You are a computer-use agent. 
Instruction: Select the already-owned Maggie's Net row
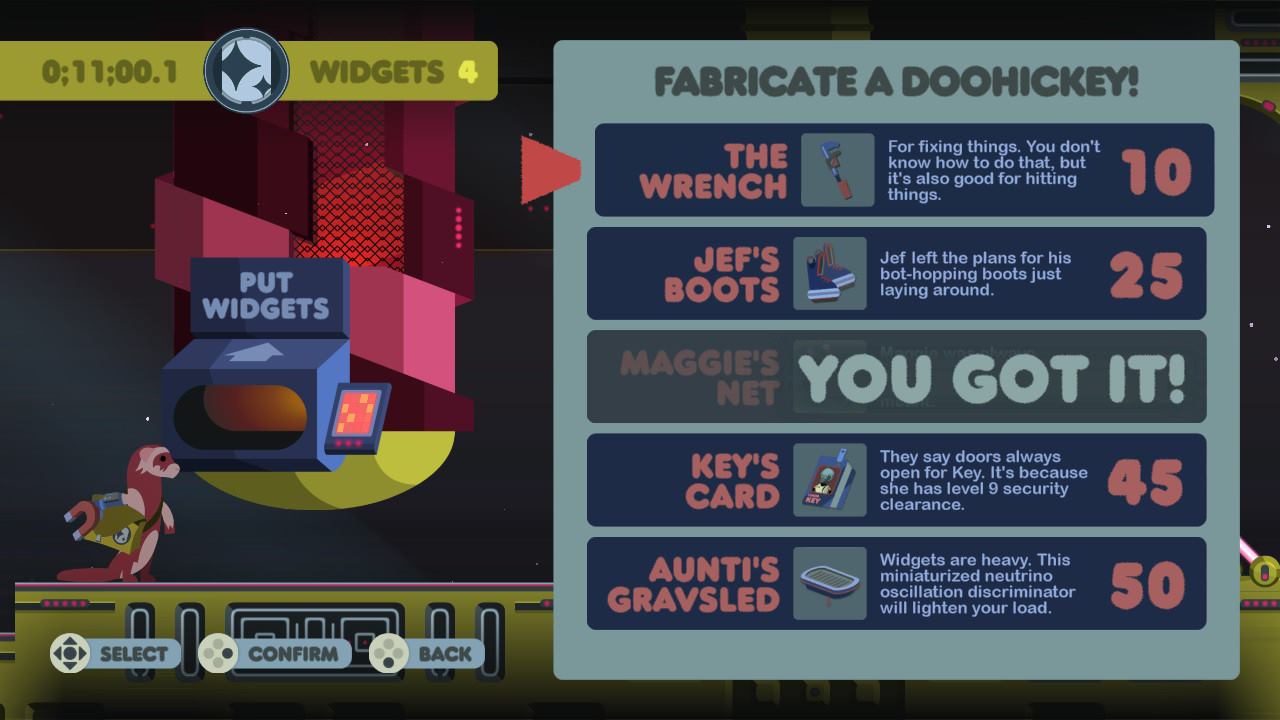pyautogui.click(x=896, y=377)
